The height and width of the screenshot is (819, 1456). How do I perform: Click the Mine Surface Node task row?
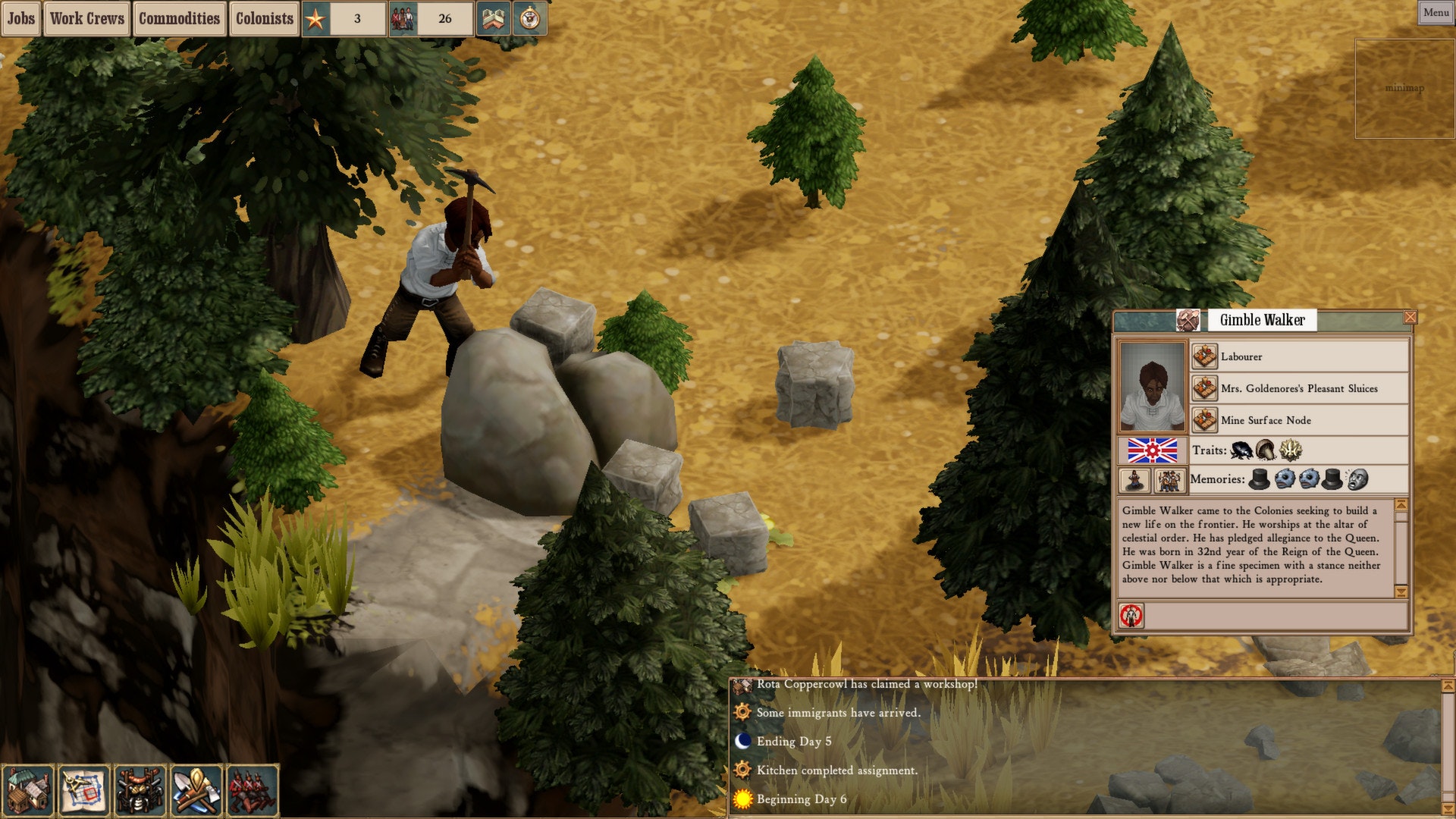[1300, 420]
